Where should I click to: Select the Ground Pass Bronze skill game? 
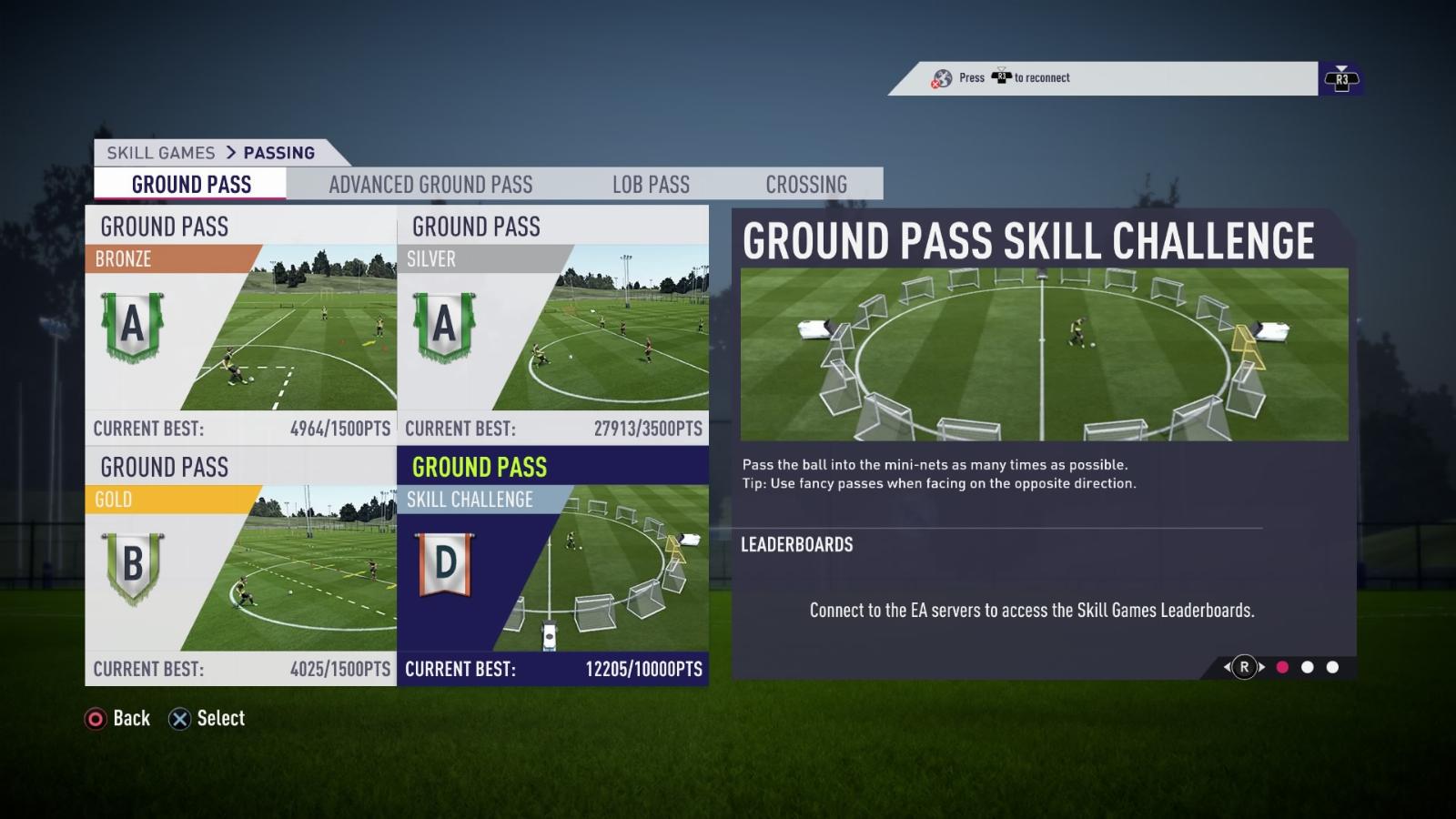pos(241,325)
